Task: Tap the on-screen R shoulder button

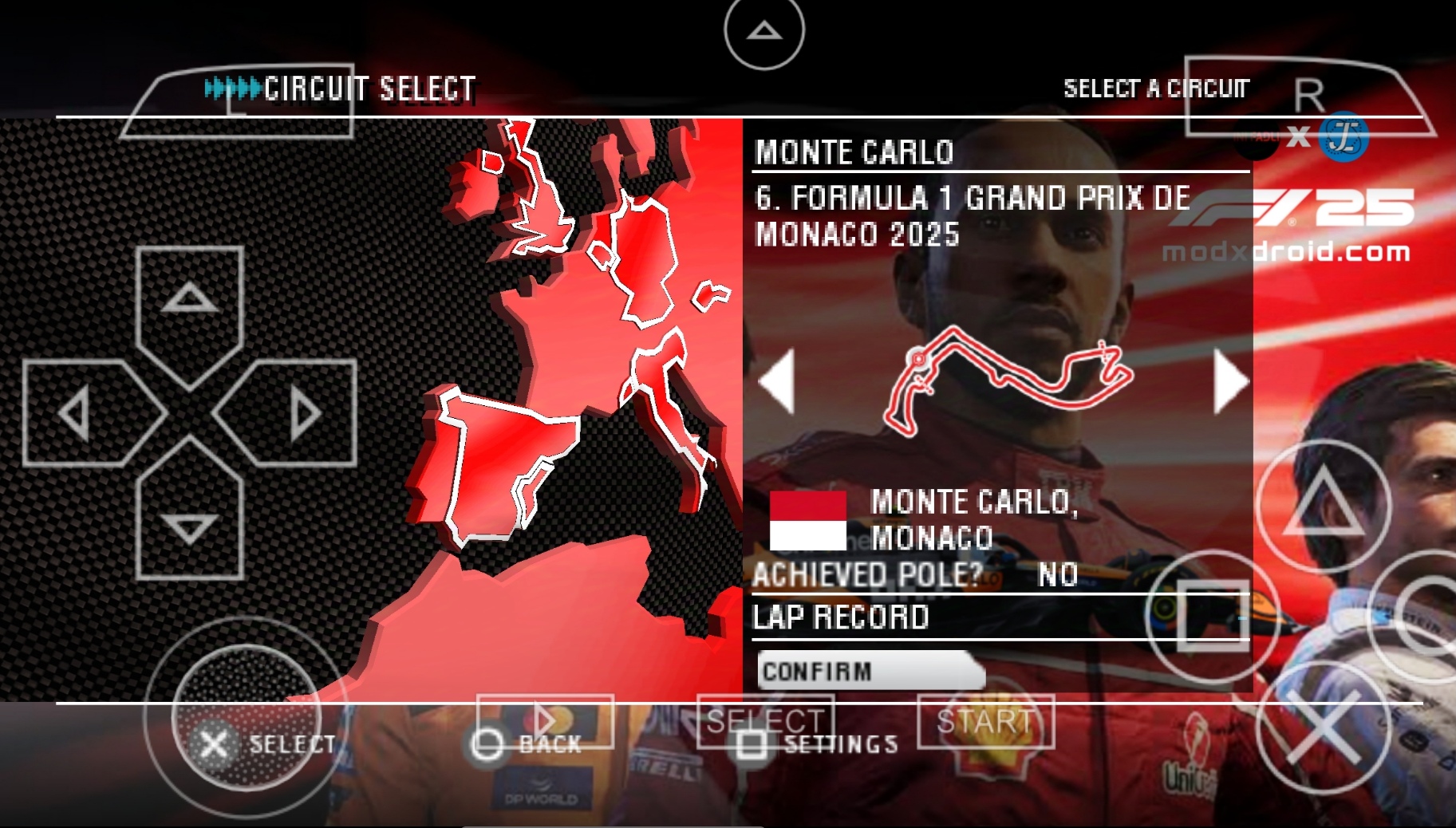Action: click(1308, 97)
